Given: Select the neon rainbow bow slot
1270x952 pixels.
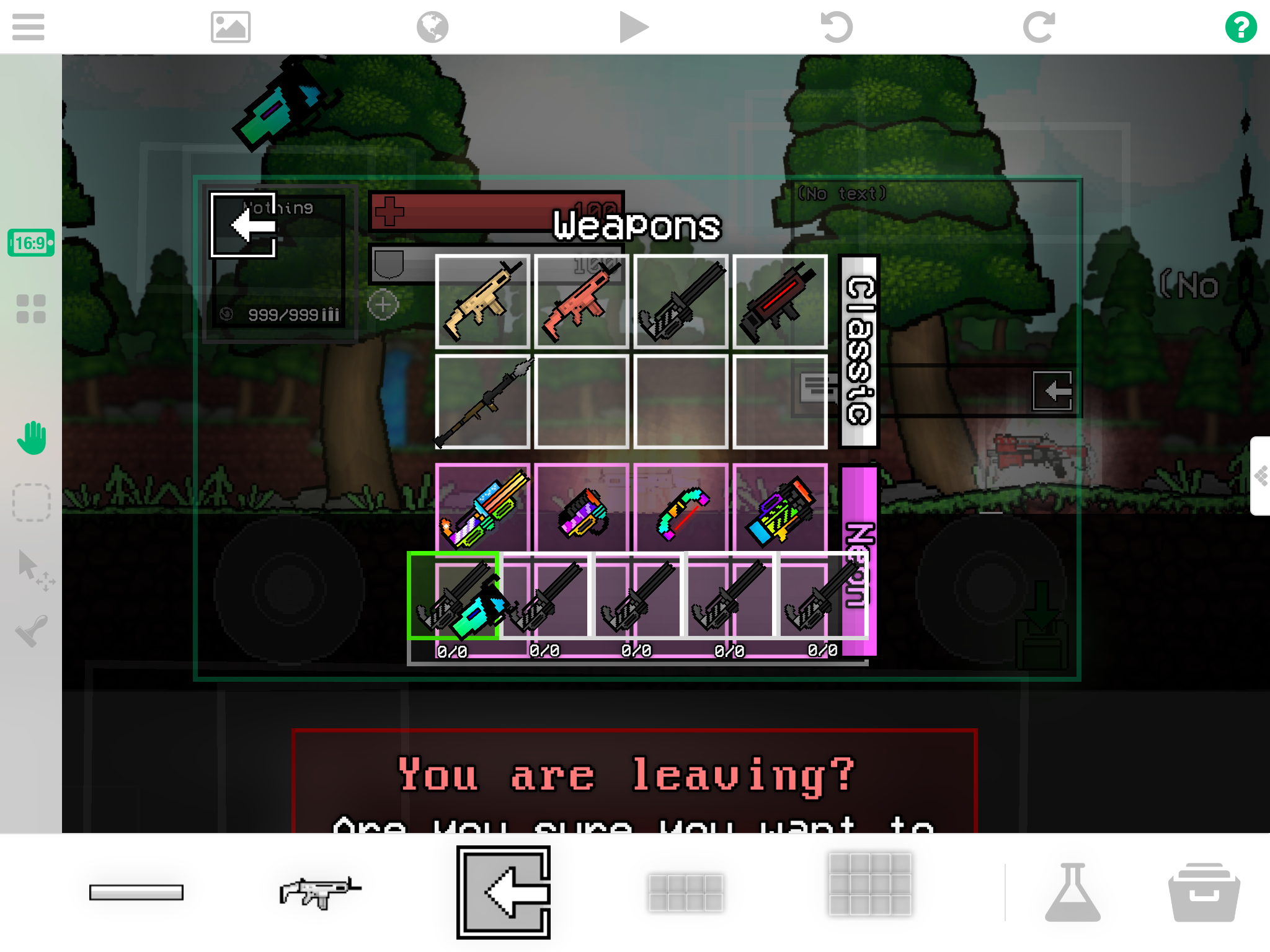Looking at the screenshot, I should click(681, 509).
